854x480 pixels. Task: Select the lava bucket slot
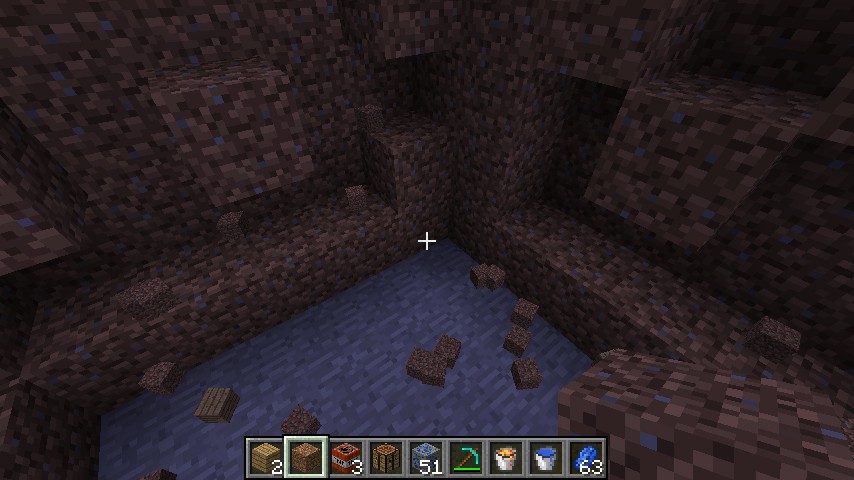506,458
